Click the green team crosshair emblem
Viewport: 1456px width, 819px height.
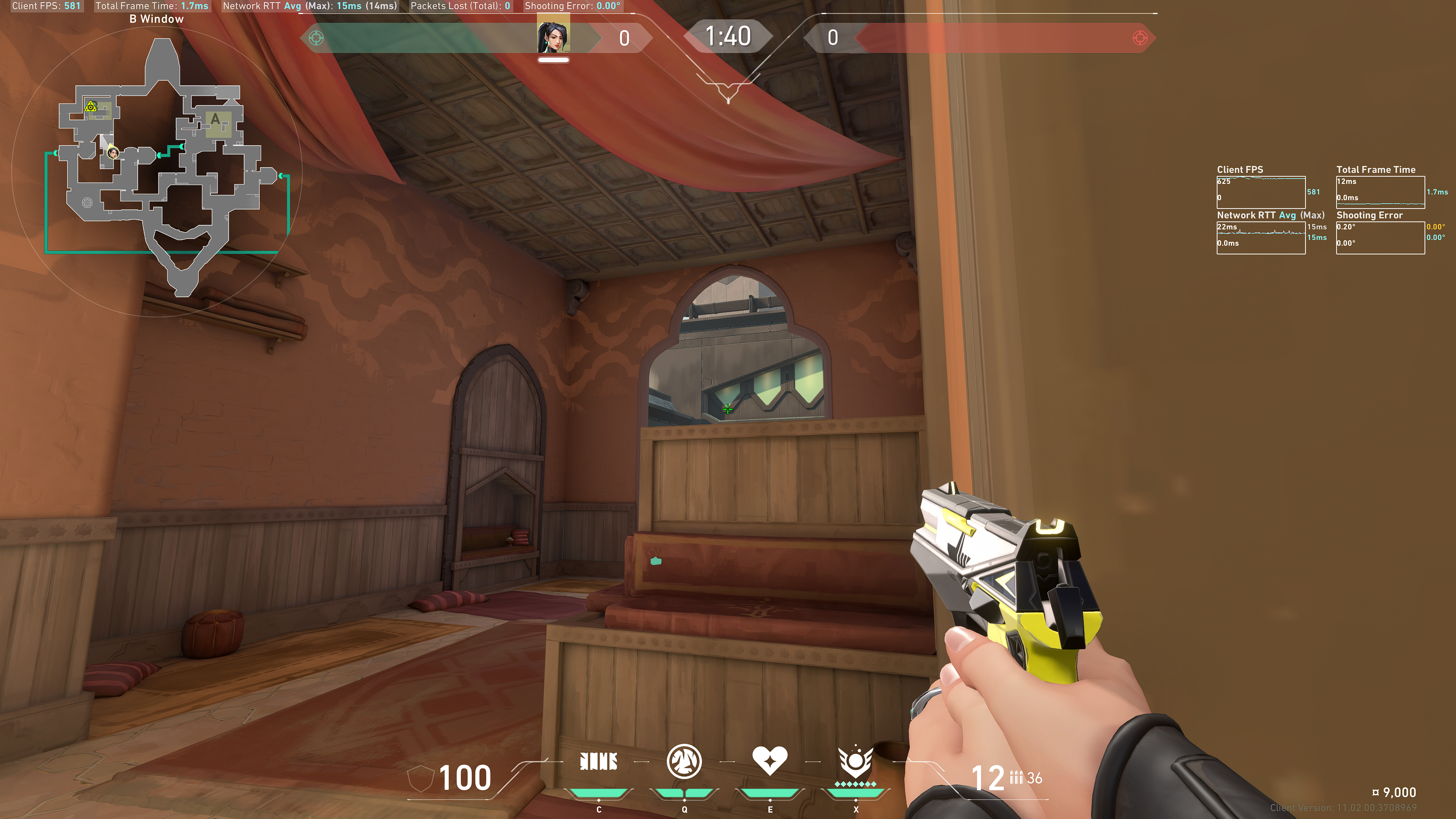[317, 38]
